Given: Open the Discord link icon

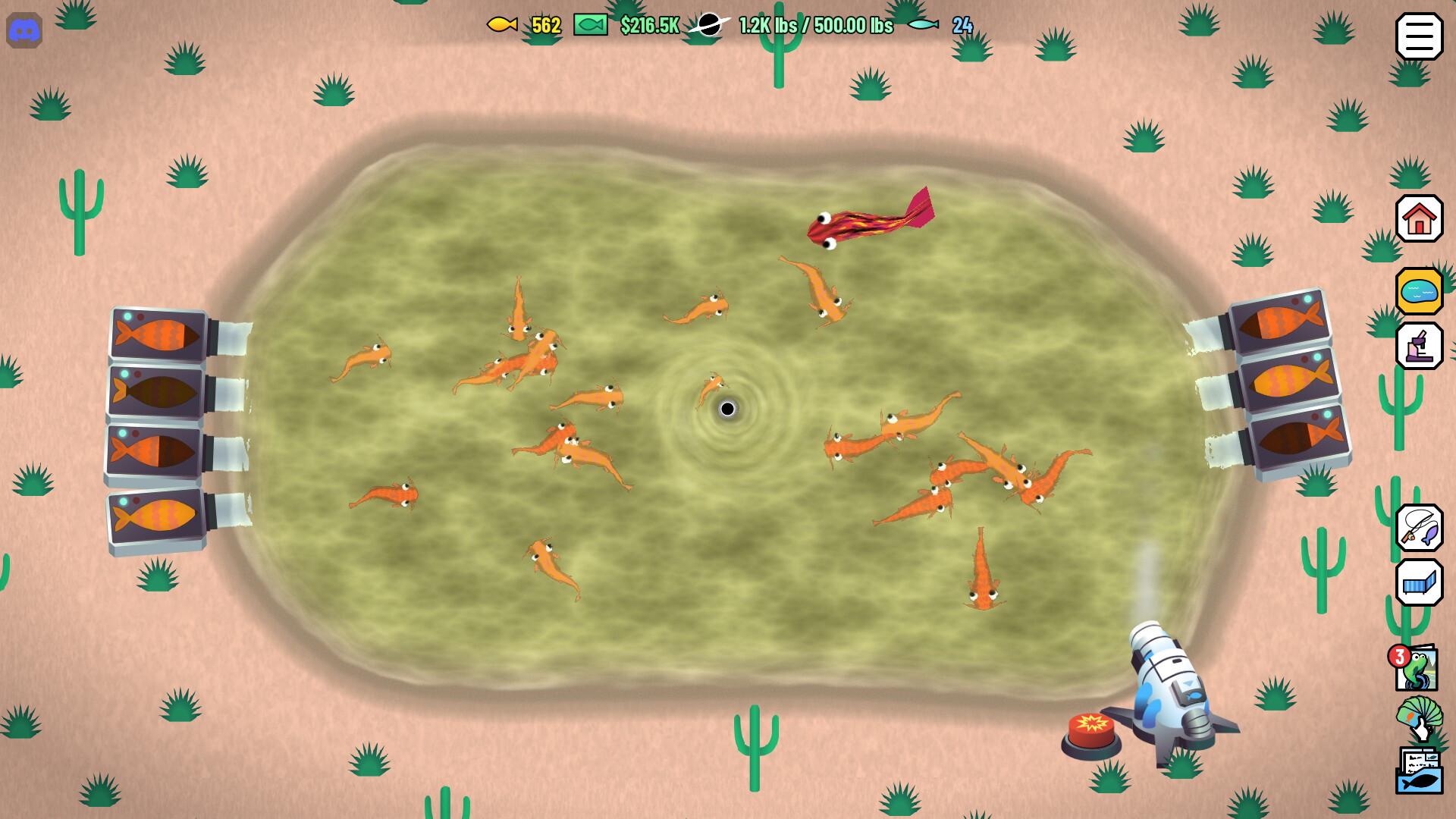Looking at the screenshot, I should coord(24,31).
